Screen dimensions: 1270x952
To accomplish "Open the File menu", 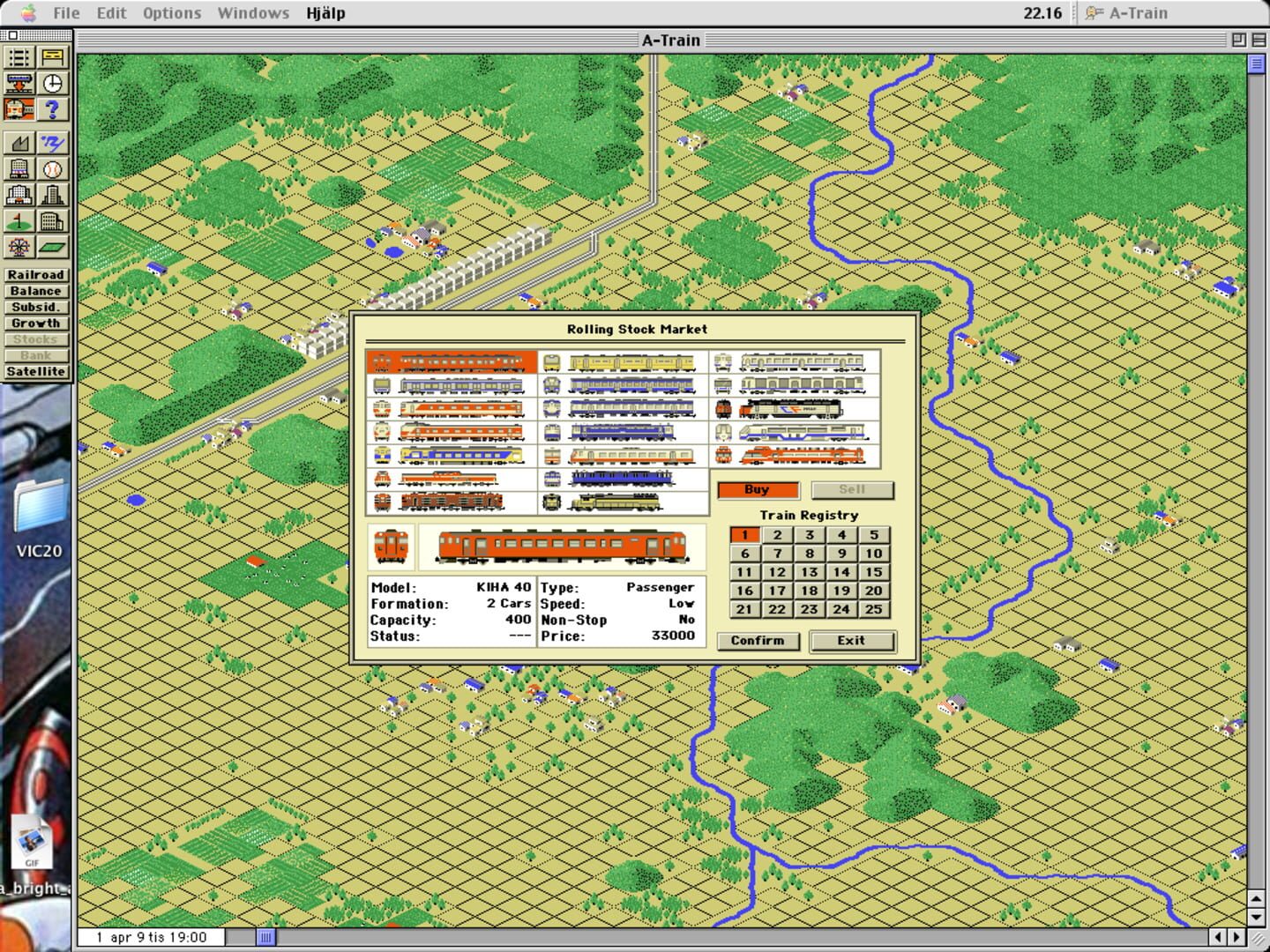I will [65, 12].
